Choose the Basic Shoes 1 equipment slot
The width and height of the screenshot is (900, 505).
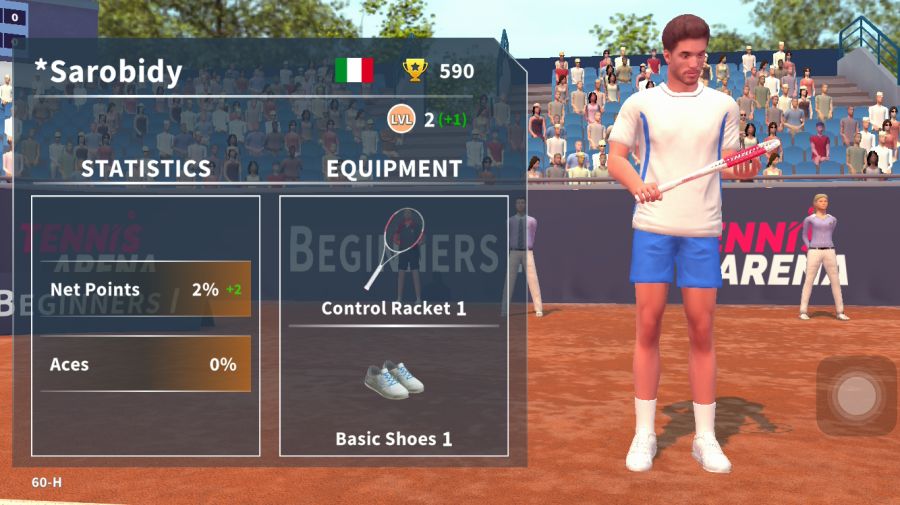[x=393, y=395]
